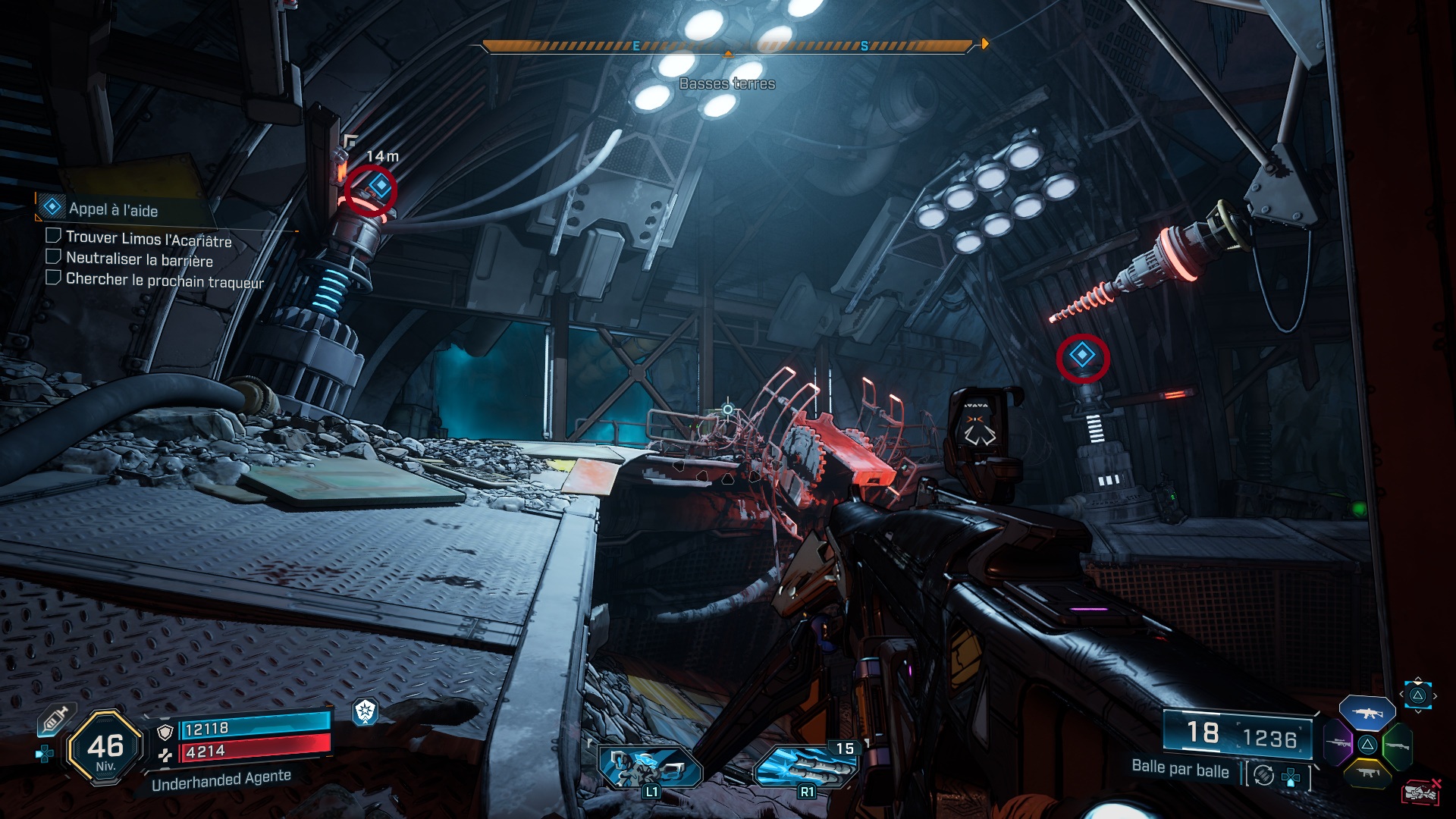Toggle the Balle par balle fire mode
This screenshot has height=819, width=1456.
1180,768
